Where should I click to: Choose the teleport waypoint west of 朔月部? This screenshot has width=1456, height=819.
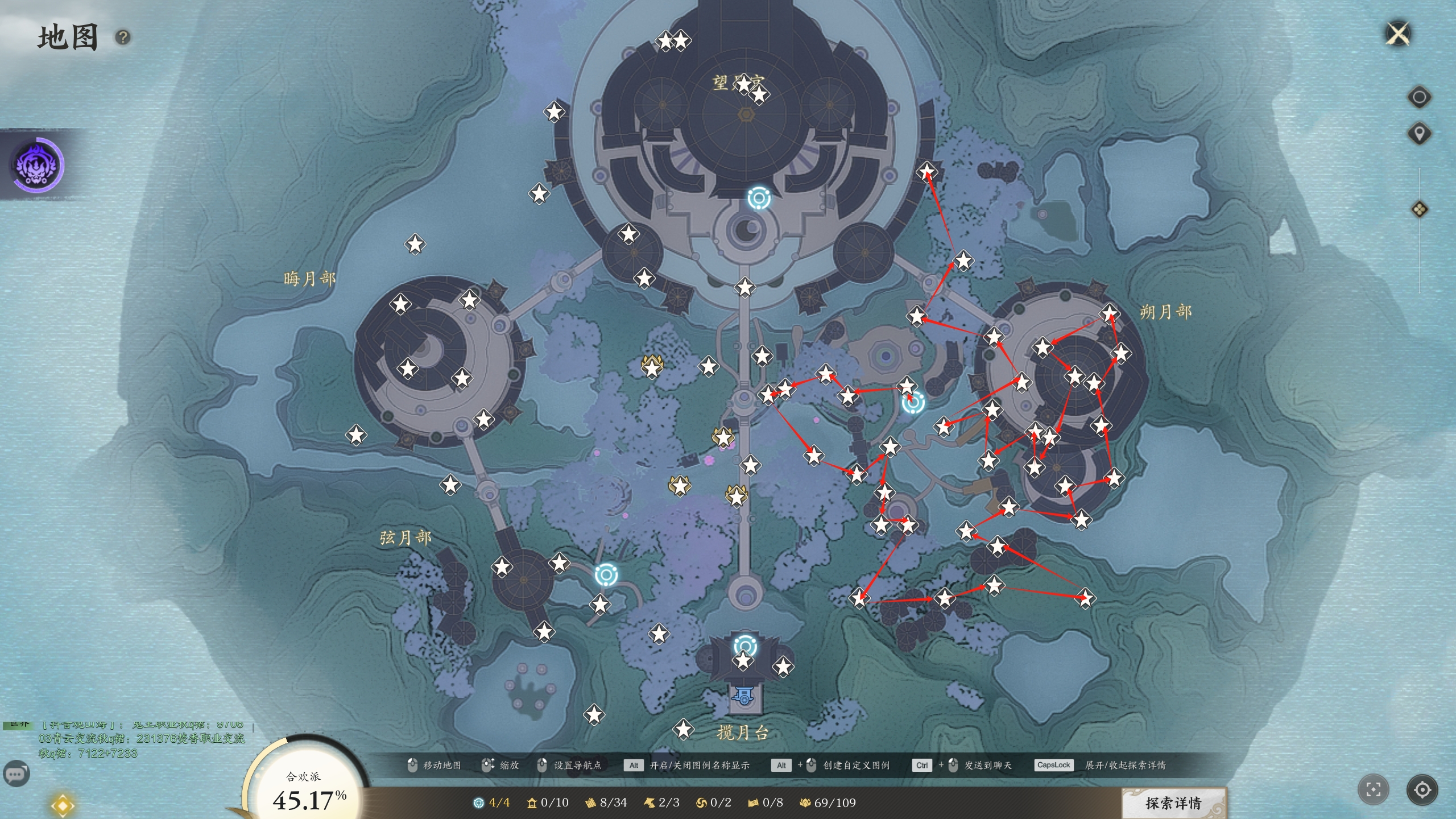click(913, 403)
